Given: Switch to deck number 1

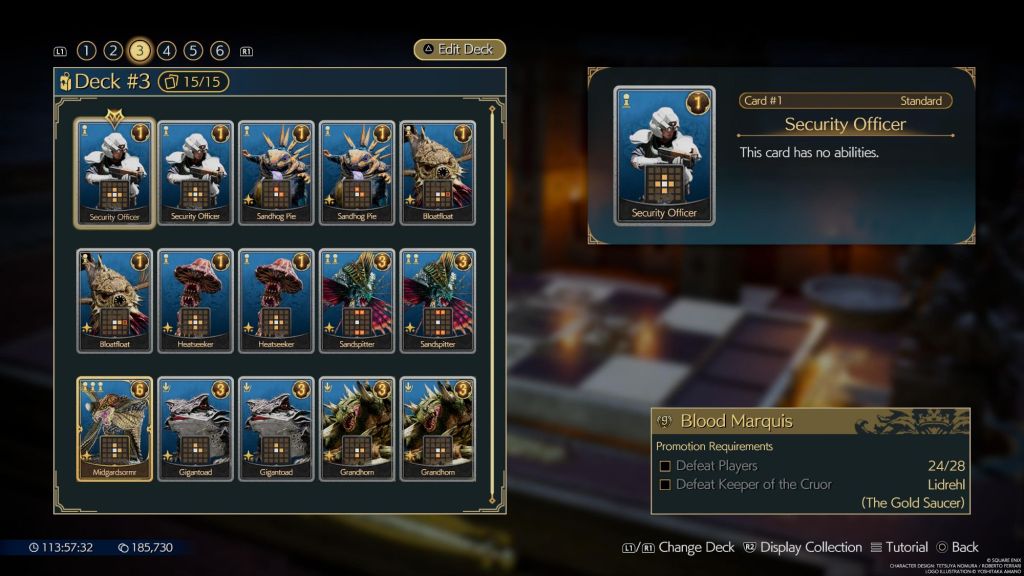Looking at the screenshot, I should [x=86, y=51].
